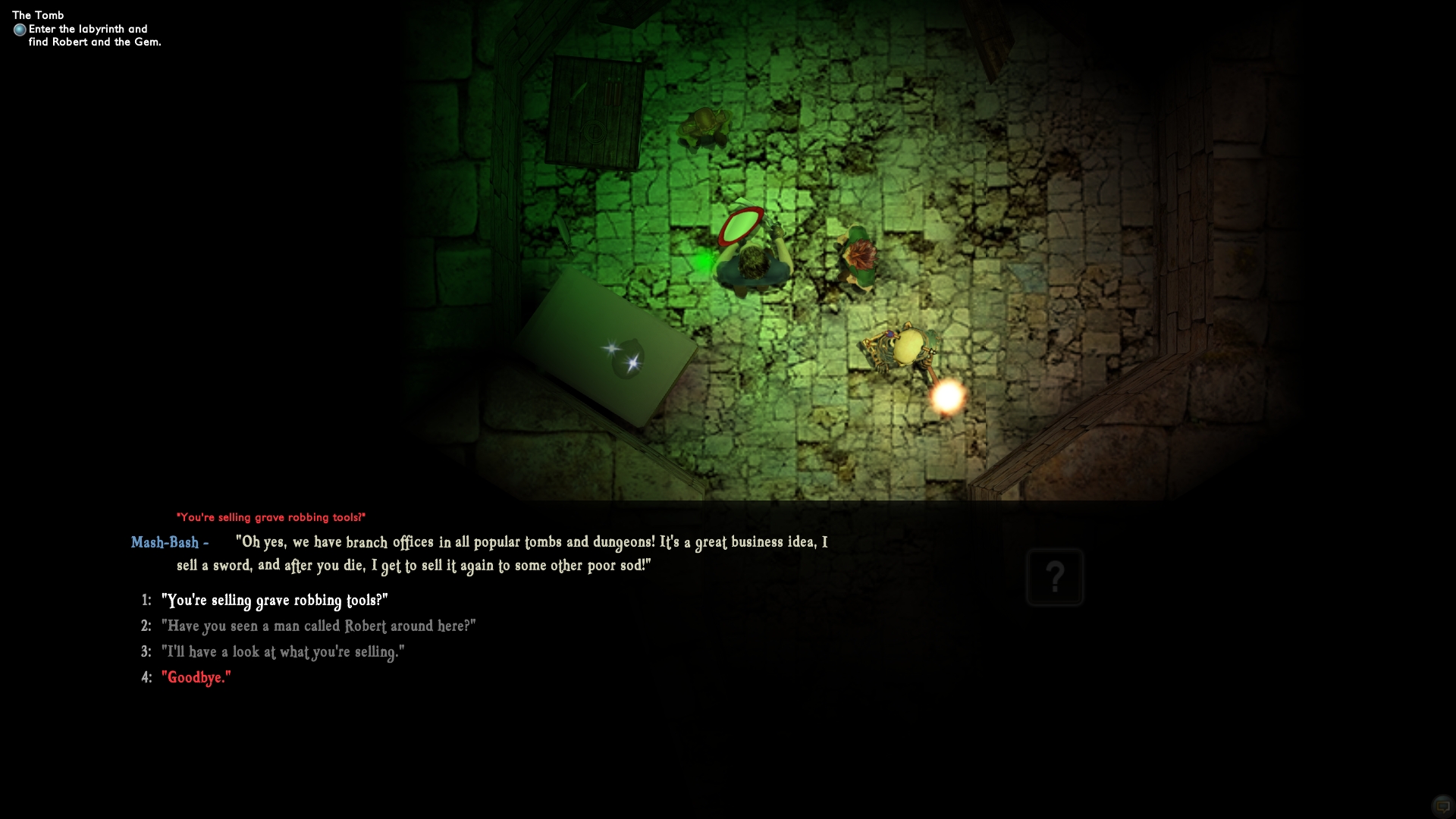Ask about a man called Robert
This screenshot has height=819, width=1456.
[318, 626]
